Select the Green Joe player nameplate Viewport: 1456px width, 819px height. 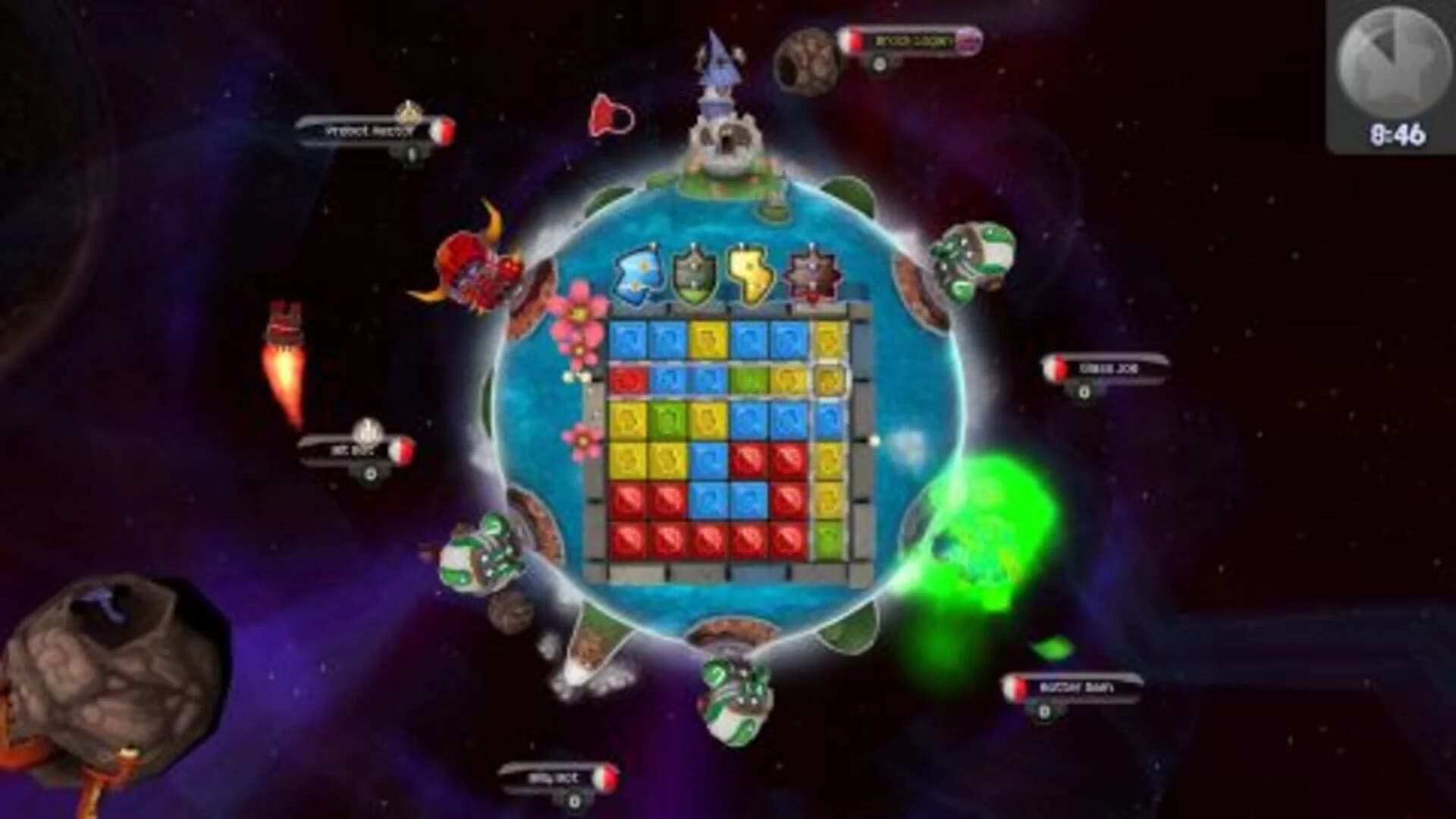click(1107, 369)
